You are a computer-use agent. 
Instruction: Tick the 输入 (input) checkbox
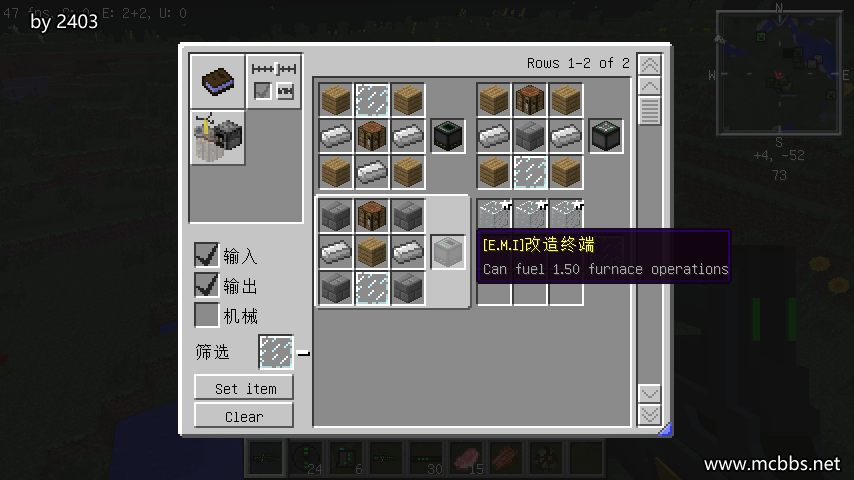point(207,255)
